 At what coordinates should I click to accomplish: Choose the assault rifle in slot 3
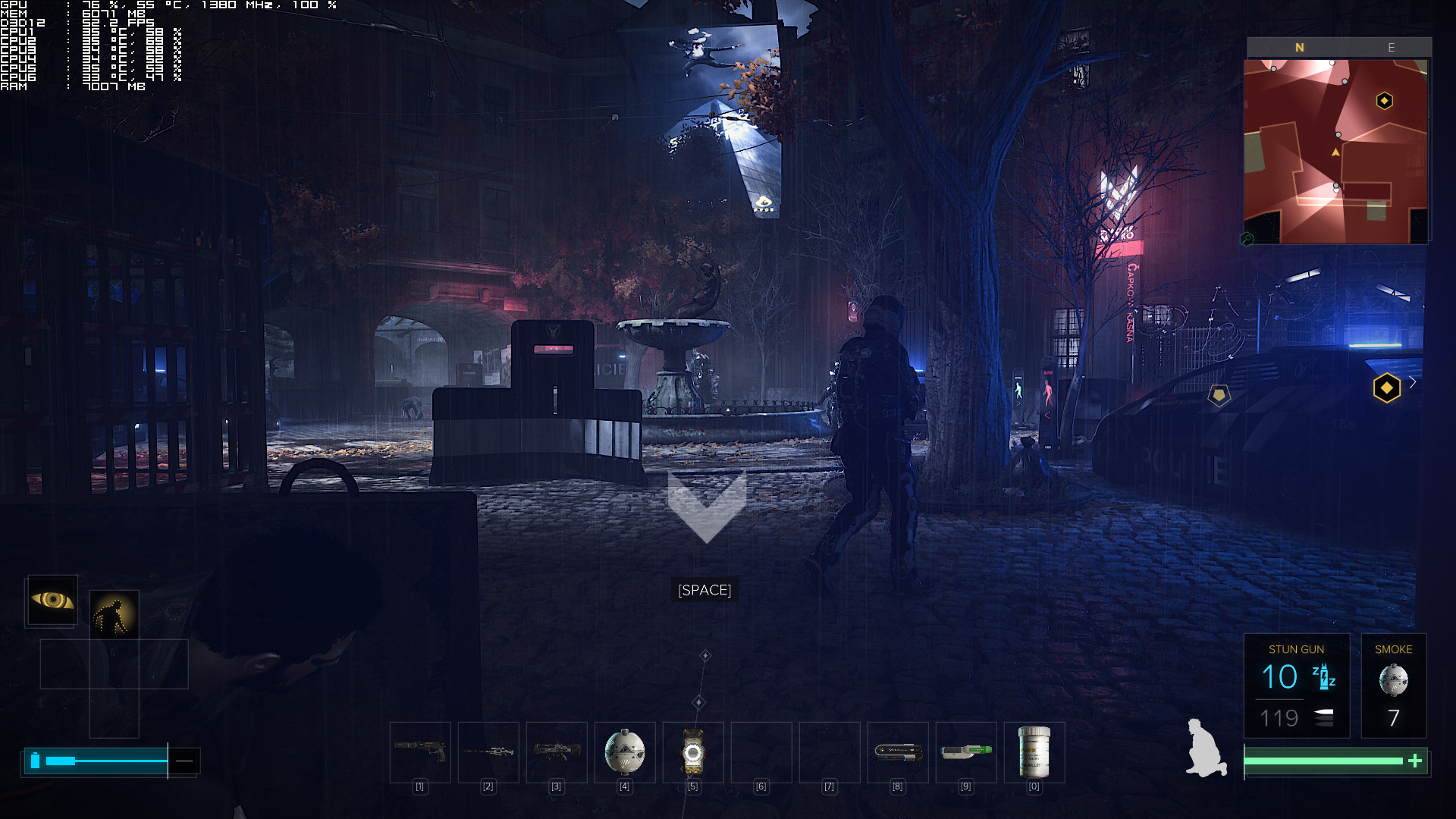tap(557, 752)
